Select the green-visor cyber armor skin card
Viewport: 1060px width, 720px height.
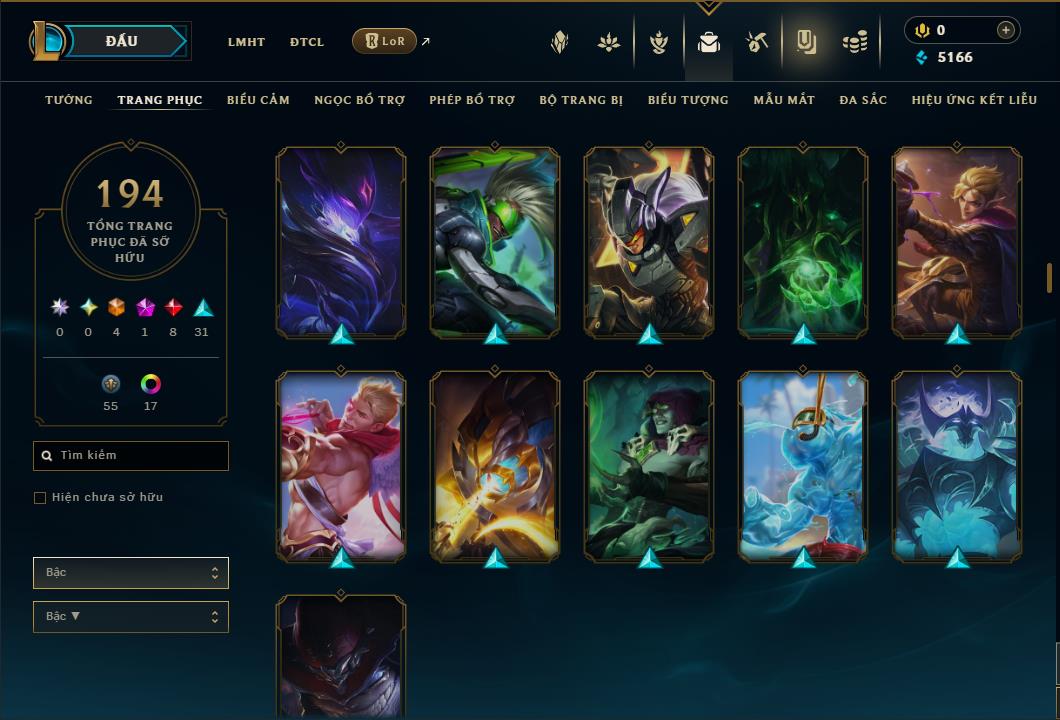pos(495,242)
